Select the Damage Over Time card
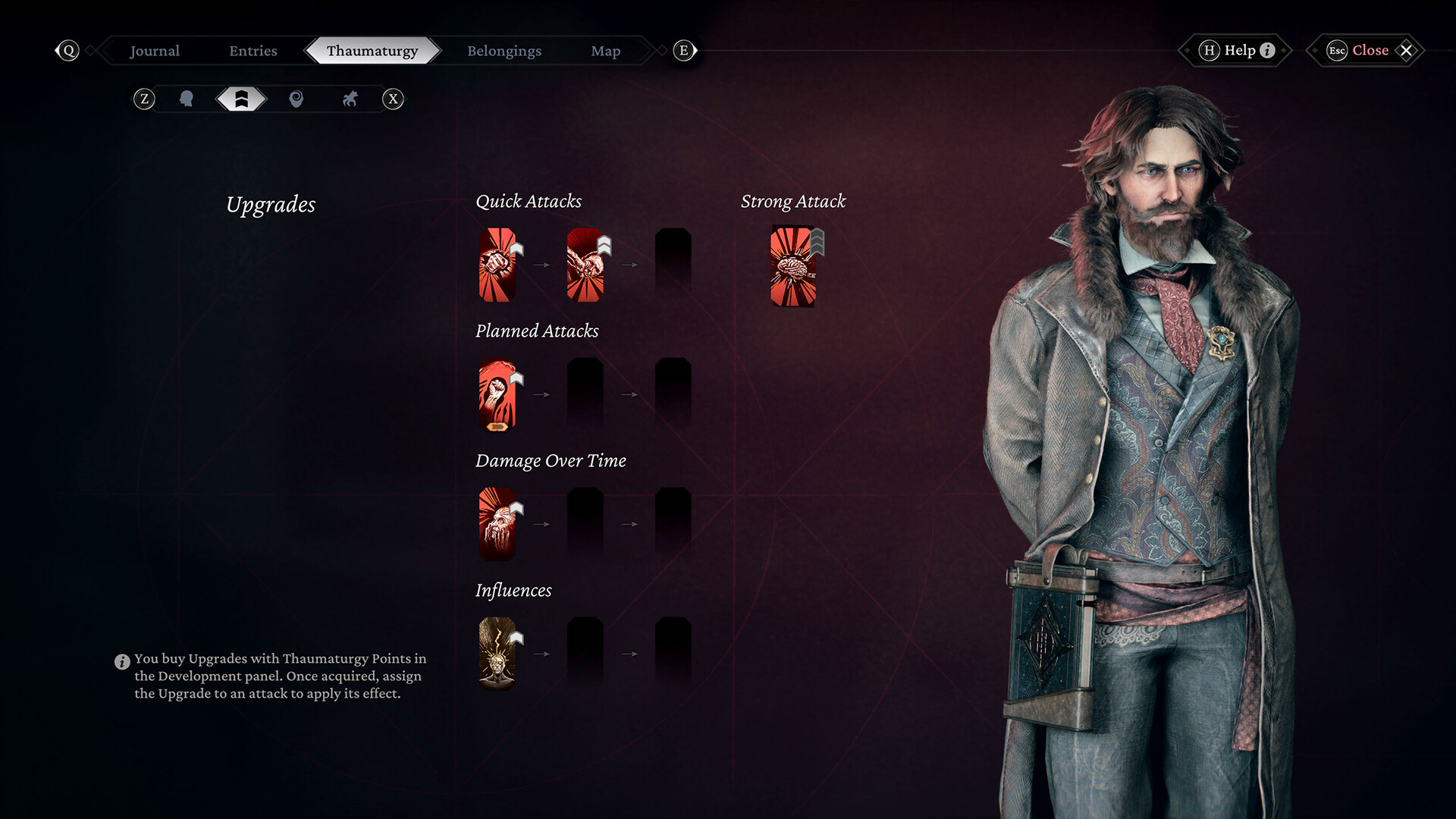This screenshot has width=1456, height=819. pyautogui.click(x=497, y=524)
